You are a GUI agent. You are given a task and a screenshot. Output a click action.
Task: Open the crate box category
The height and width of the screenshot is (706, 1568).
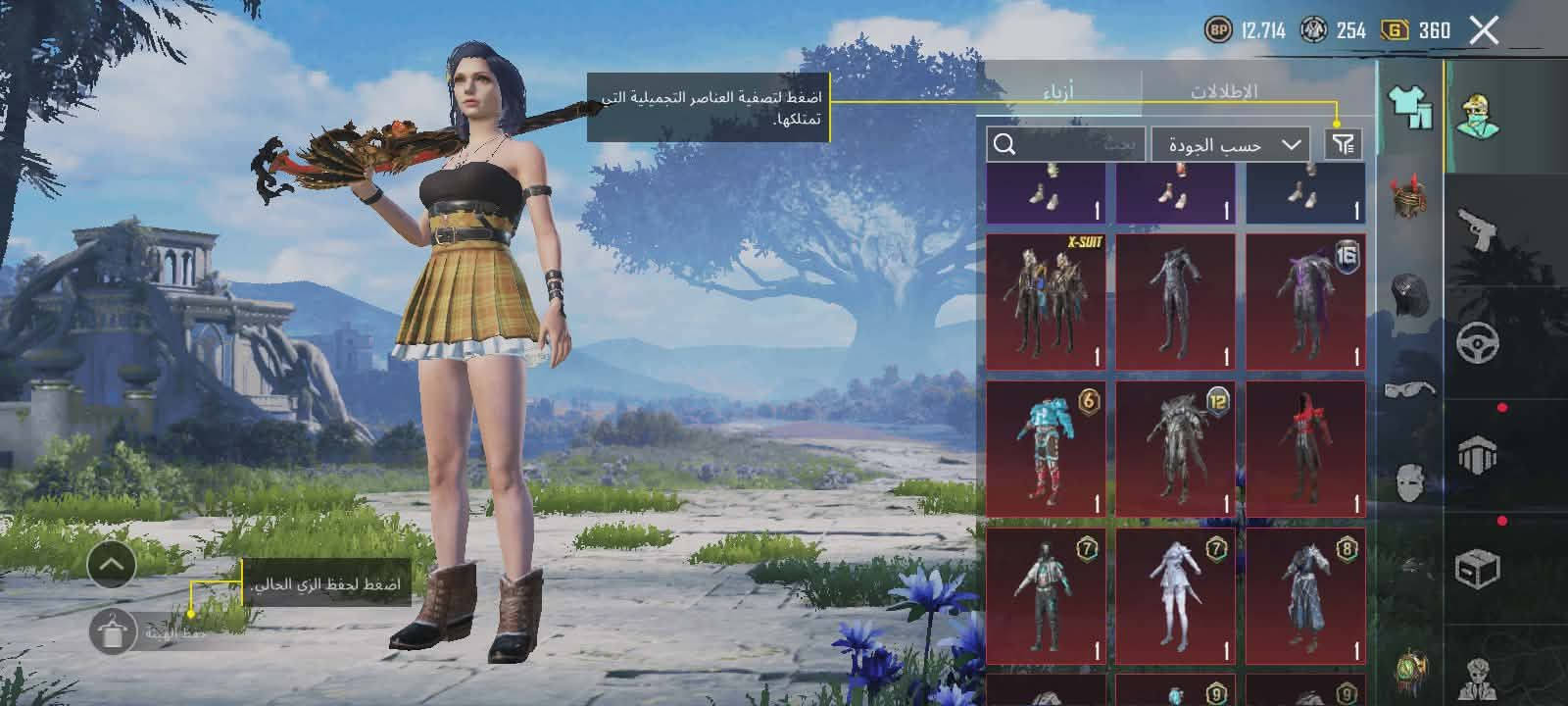[1478, 569]
